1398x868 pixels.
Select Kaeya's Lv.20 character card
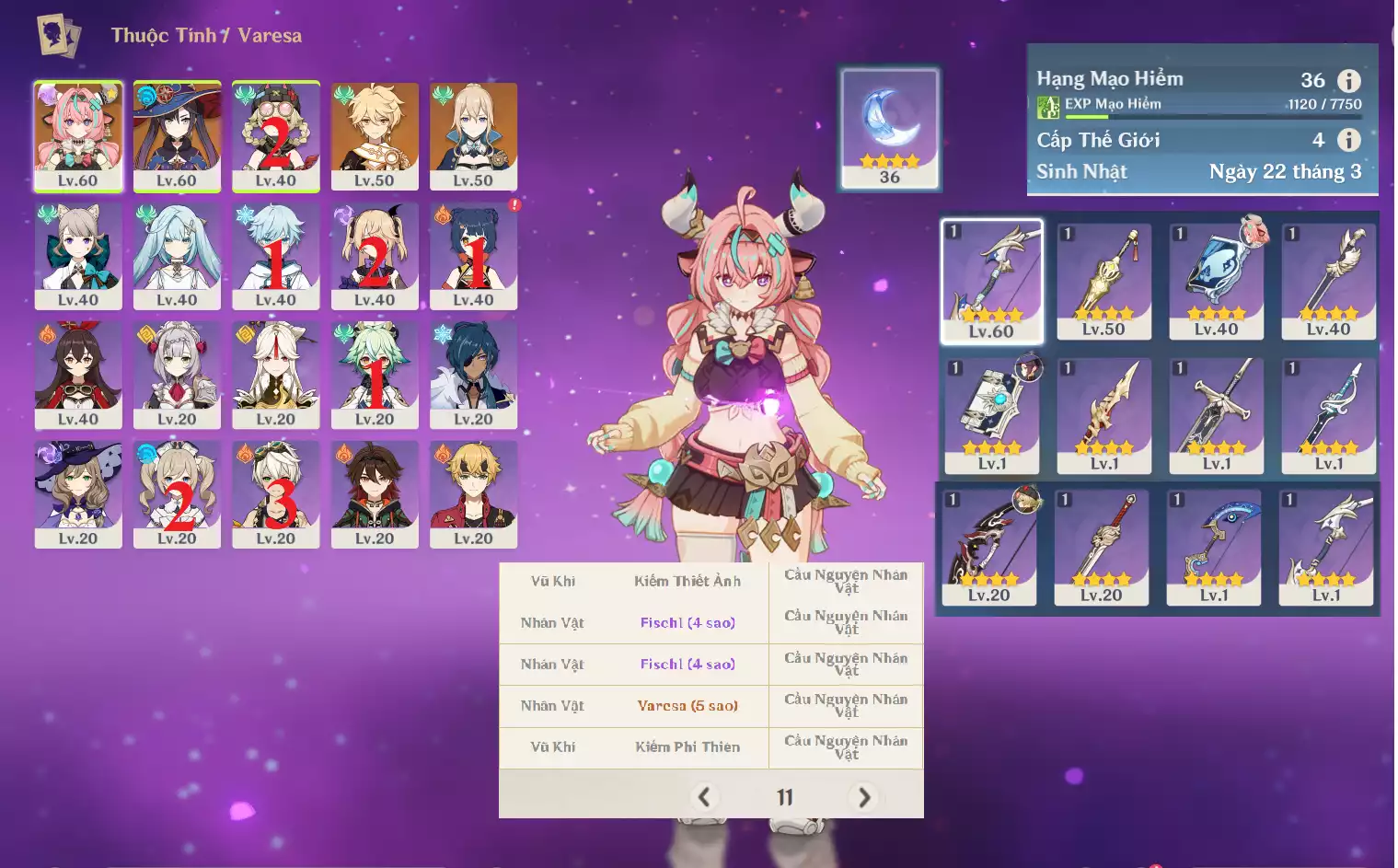coord(473,375)
